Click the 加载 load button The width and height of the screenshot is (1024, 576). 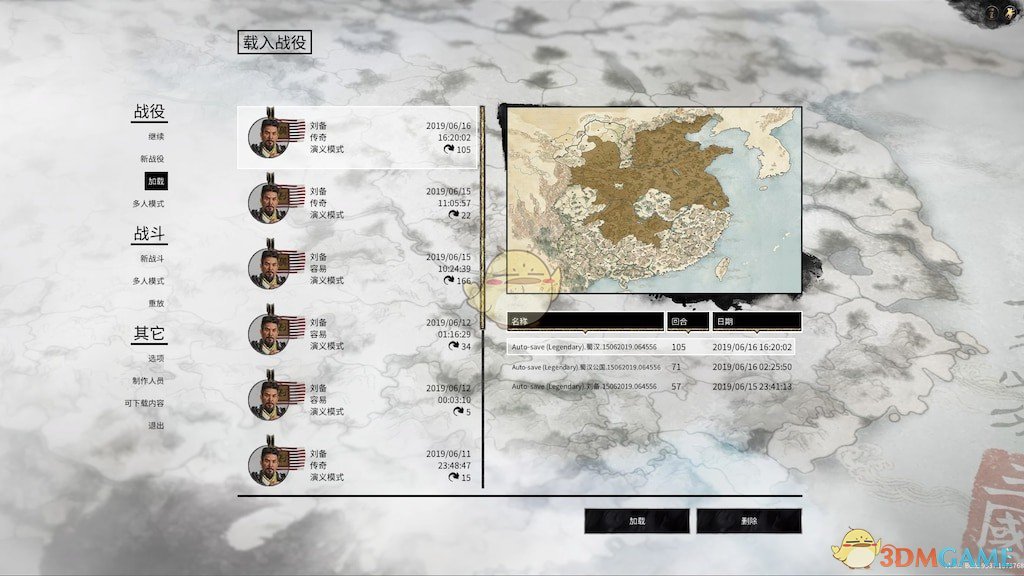tap(637, 521)
